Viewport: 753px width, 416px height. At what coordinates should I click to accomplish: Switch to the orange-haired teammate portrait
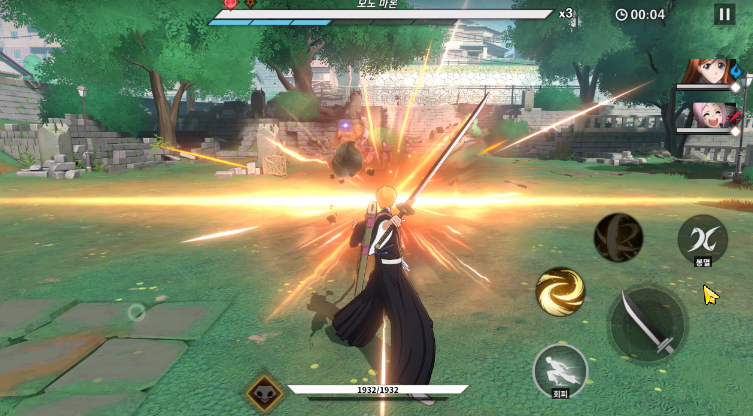click(707, 73)
